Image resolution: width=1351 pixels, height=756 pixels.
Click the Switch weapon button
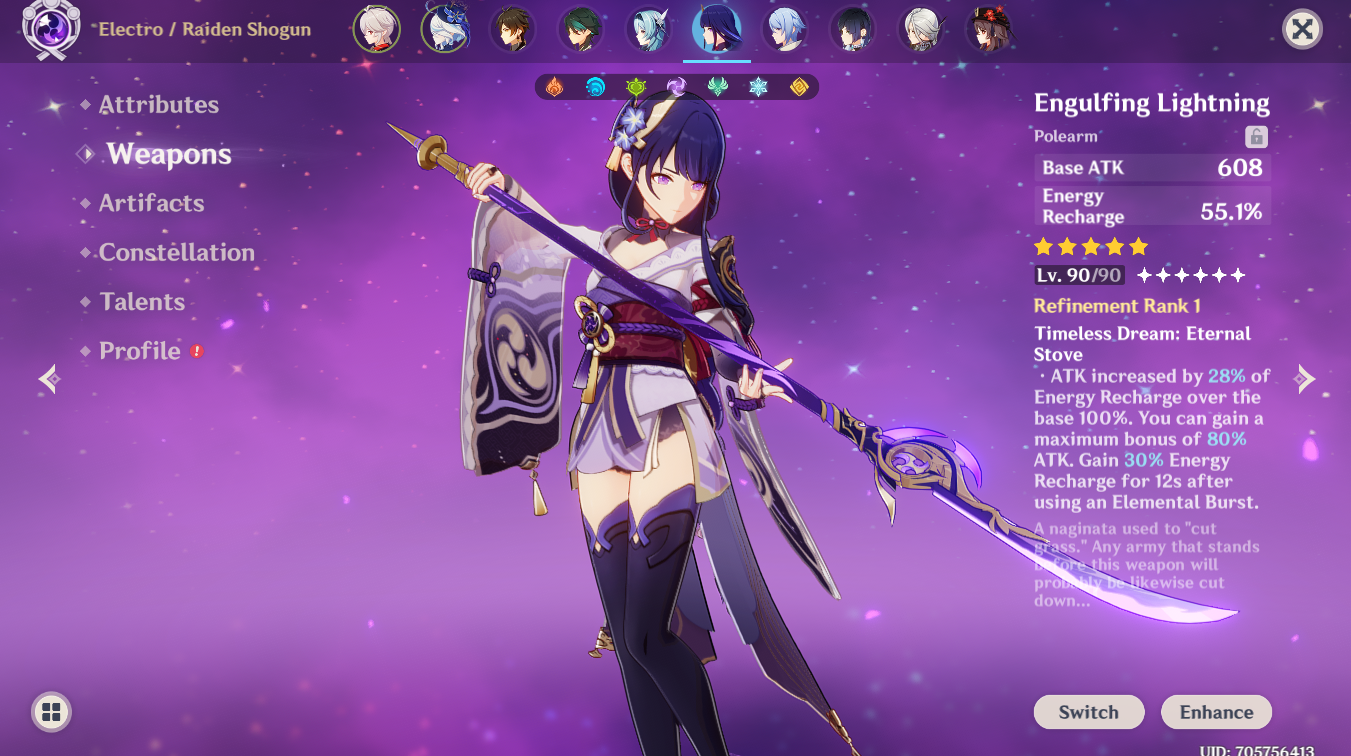coord(1088,712)
